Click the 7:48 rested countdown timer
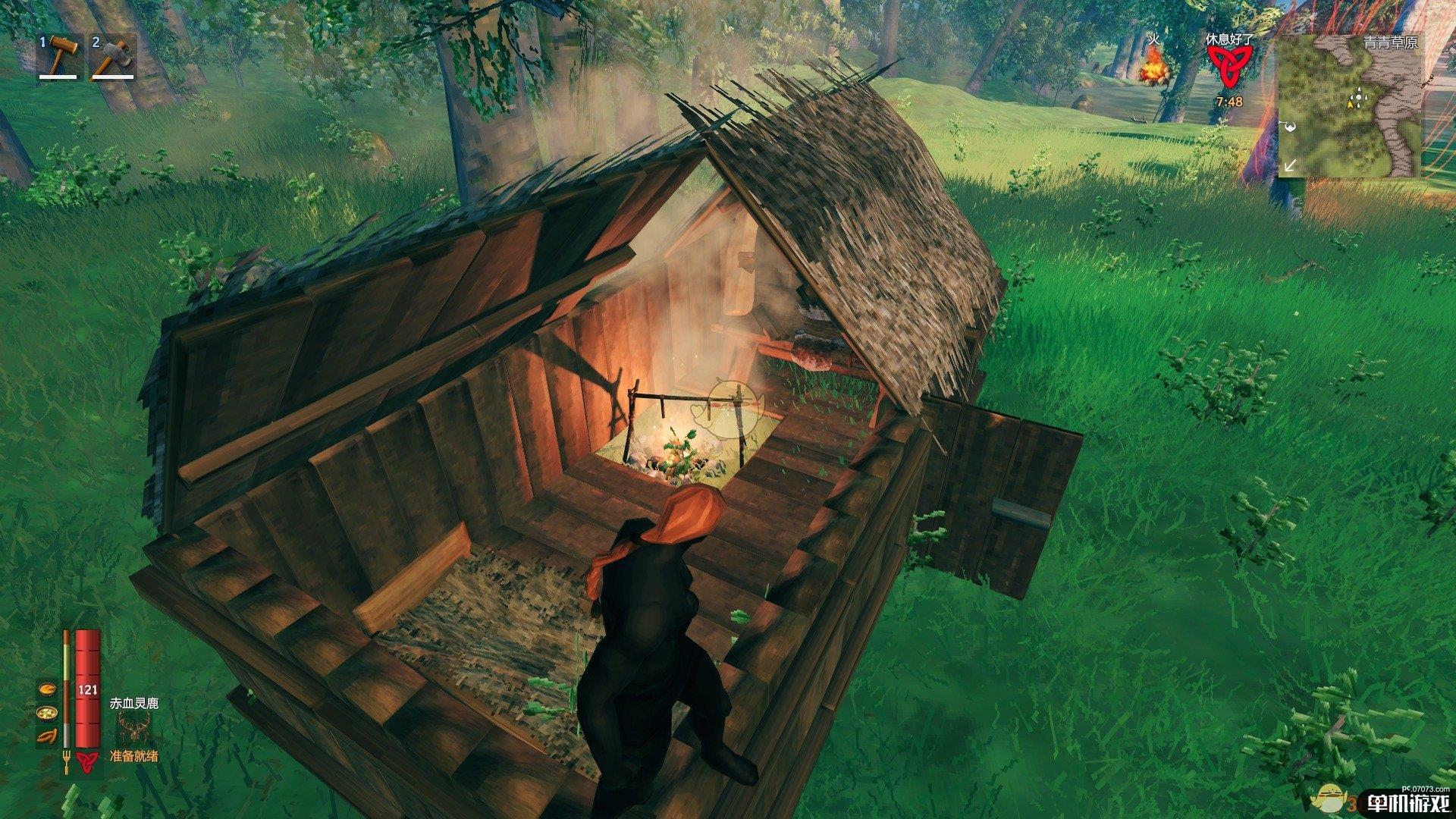The image size is (1456, 819). [1230, 102]
